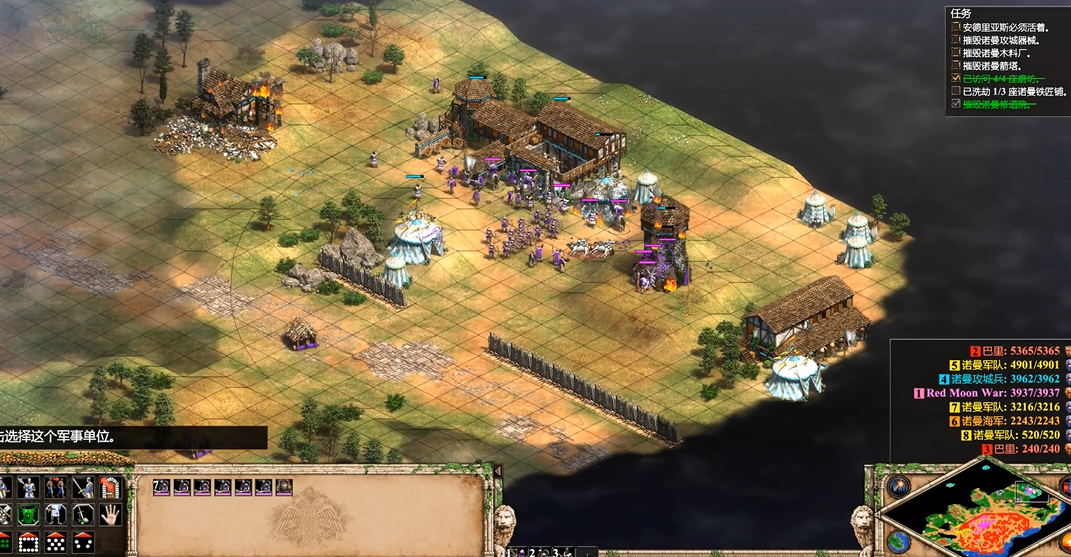Screen dimensions: 1071x557
Task: Click the 任务 objectives panel header
Action: click(961, 14)
